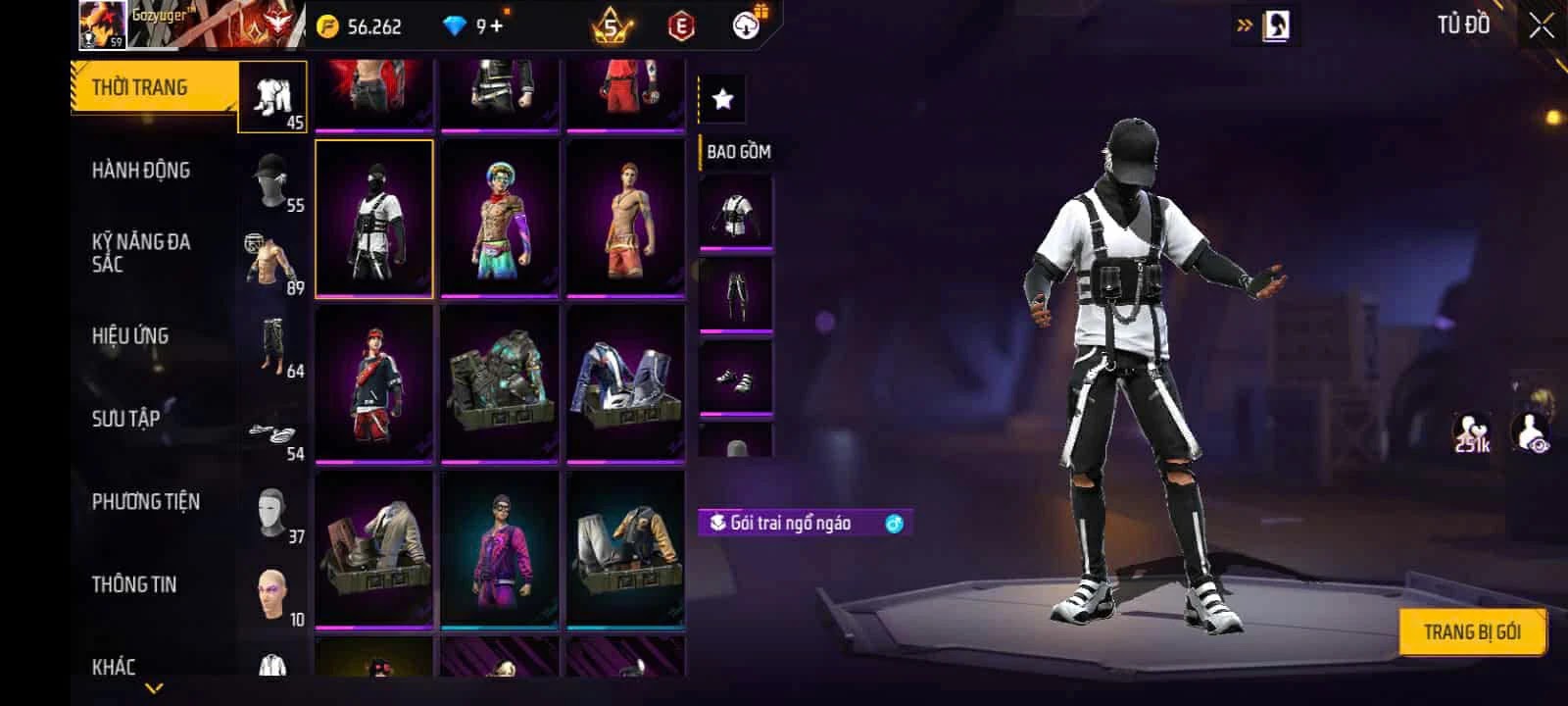The image size is (1568, 706).
Task: Choose the rainbow-haired shirtless outfit bundle
Action: tap(500, 218)
